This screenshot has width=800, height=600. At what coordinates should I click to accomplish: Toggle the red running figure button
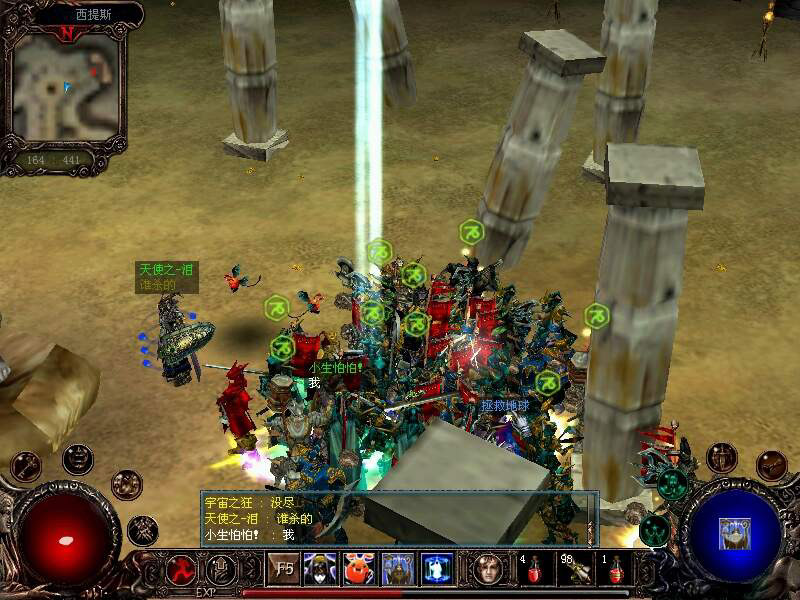point(181,569)
